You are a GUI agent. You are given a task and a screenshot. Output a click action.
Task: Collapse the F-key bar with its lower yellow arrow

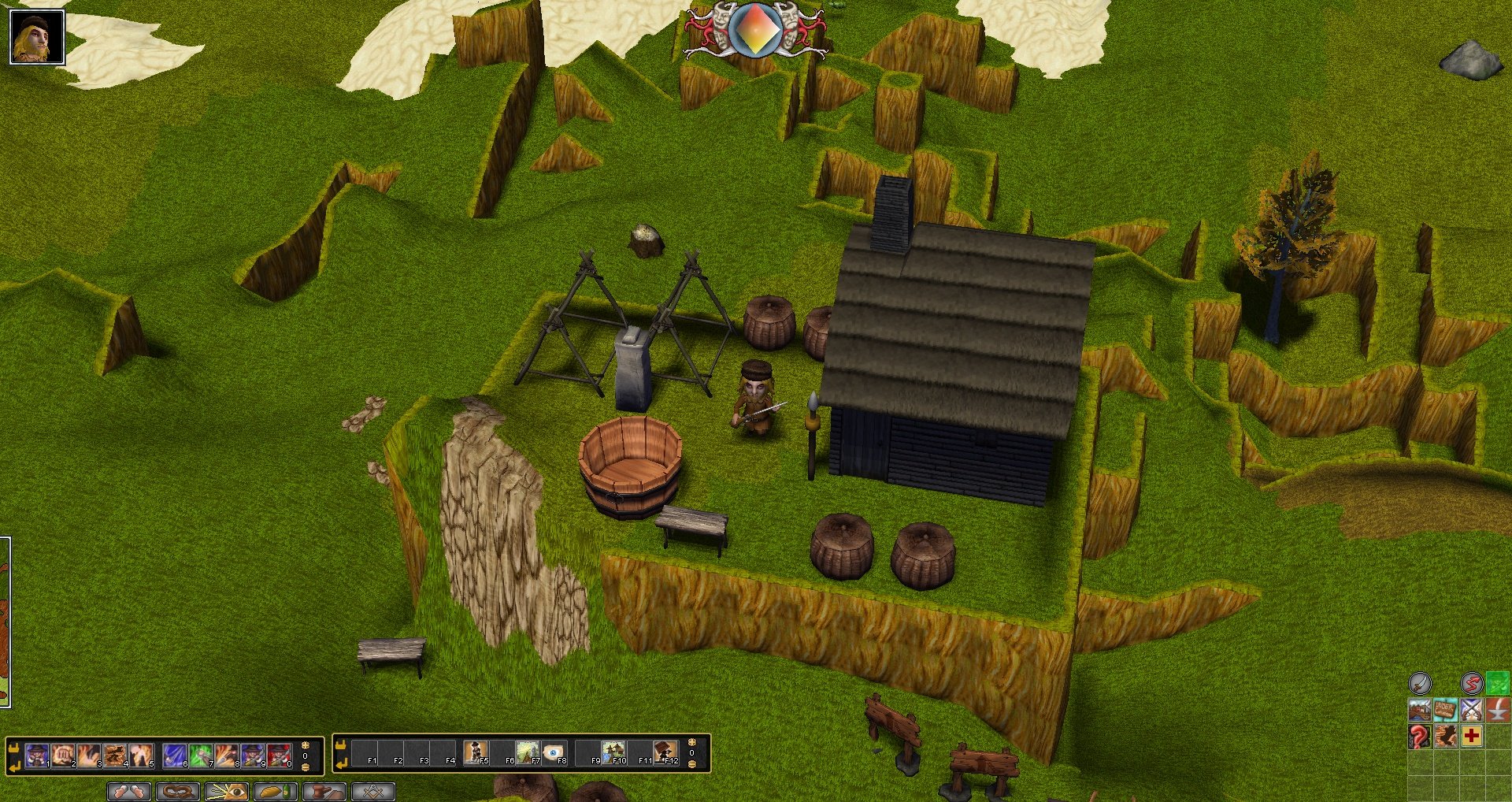[342, 763]
